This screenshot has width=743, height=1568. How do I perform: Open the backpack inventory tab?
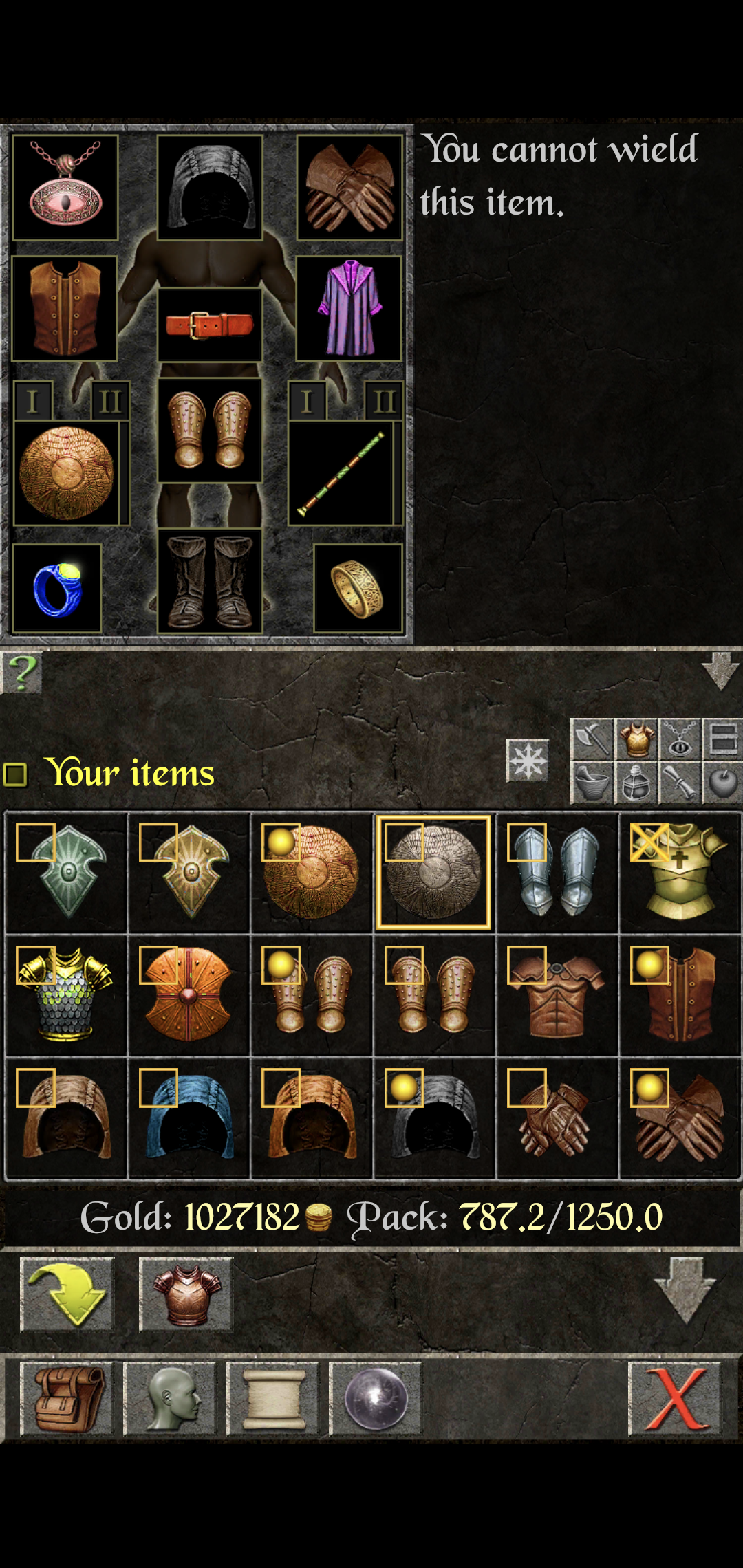(67, 1399)
